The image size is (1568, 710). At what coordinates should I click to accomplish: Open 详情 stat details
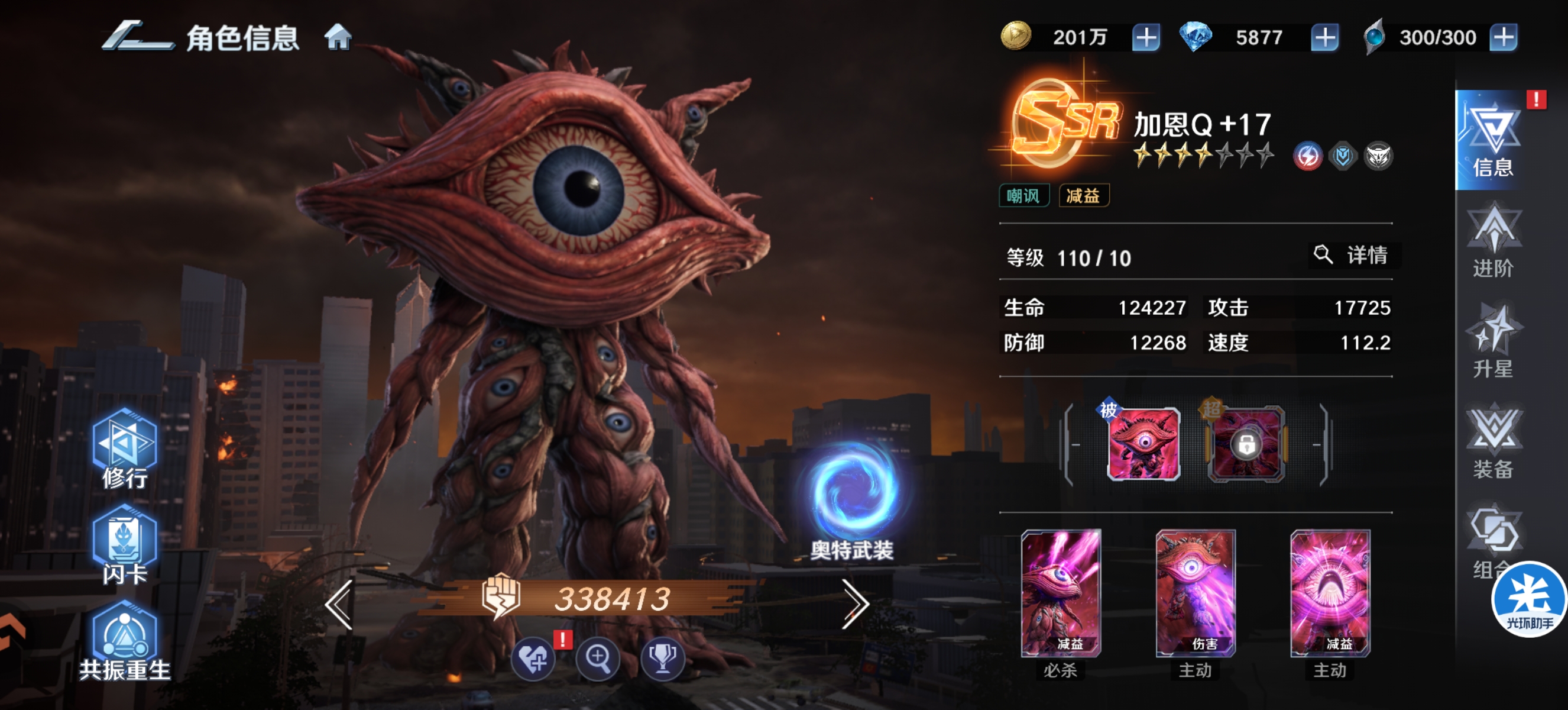point(1355,255)
